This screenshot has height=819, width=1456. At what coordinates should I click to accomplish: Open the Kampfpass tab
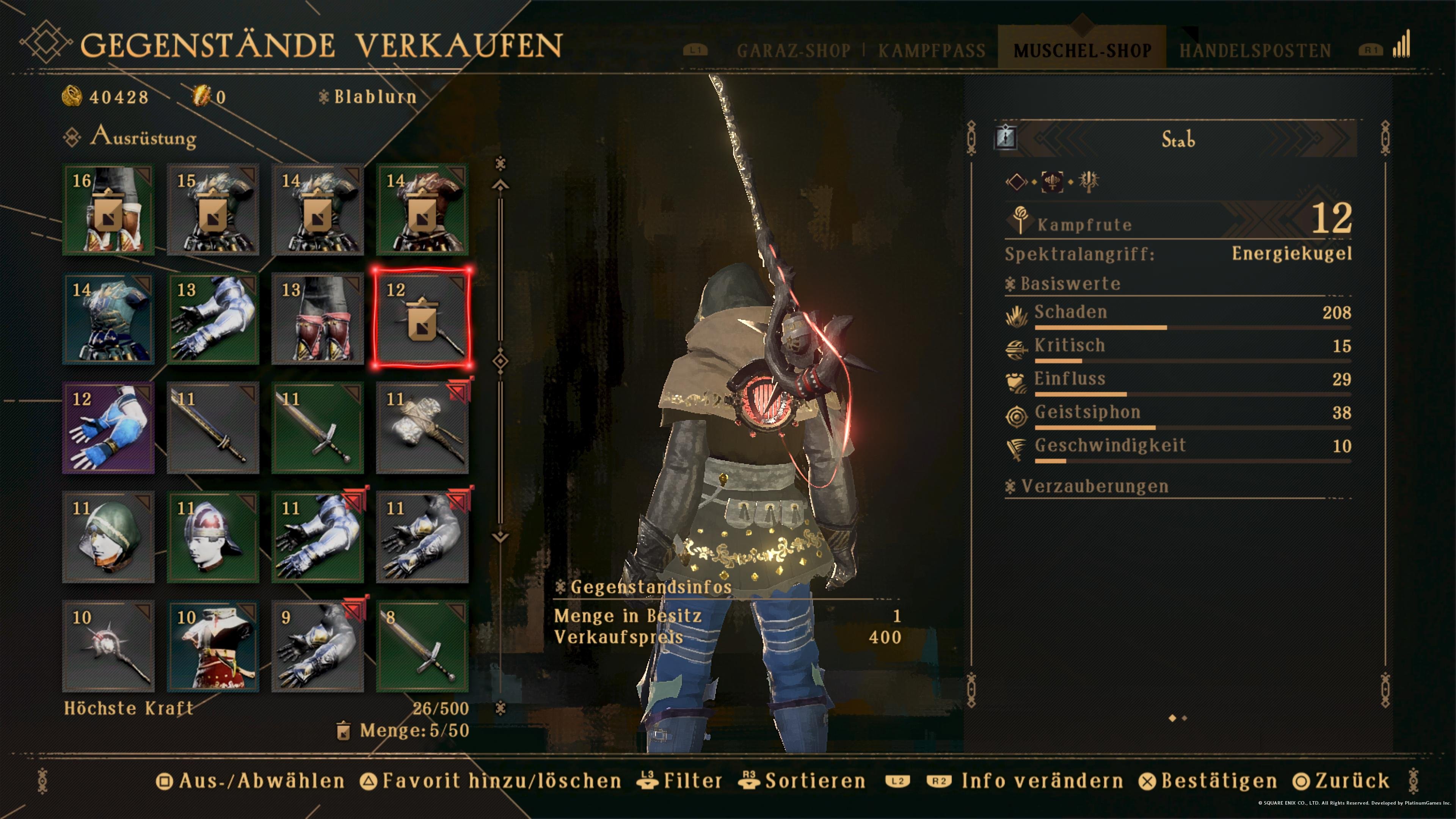(932, 51)
